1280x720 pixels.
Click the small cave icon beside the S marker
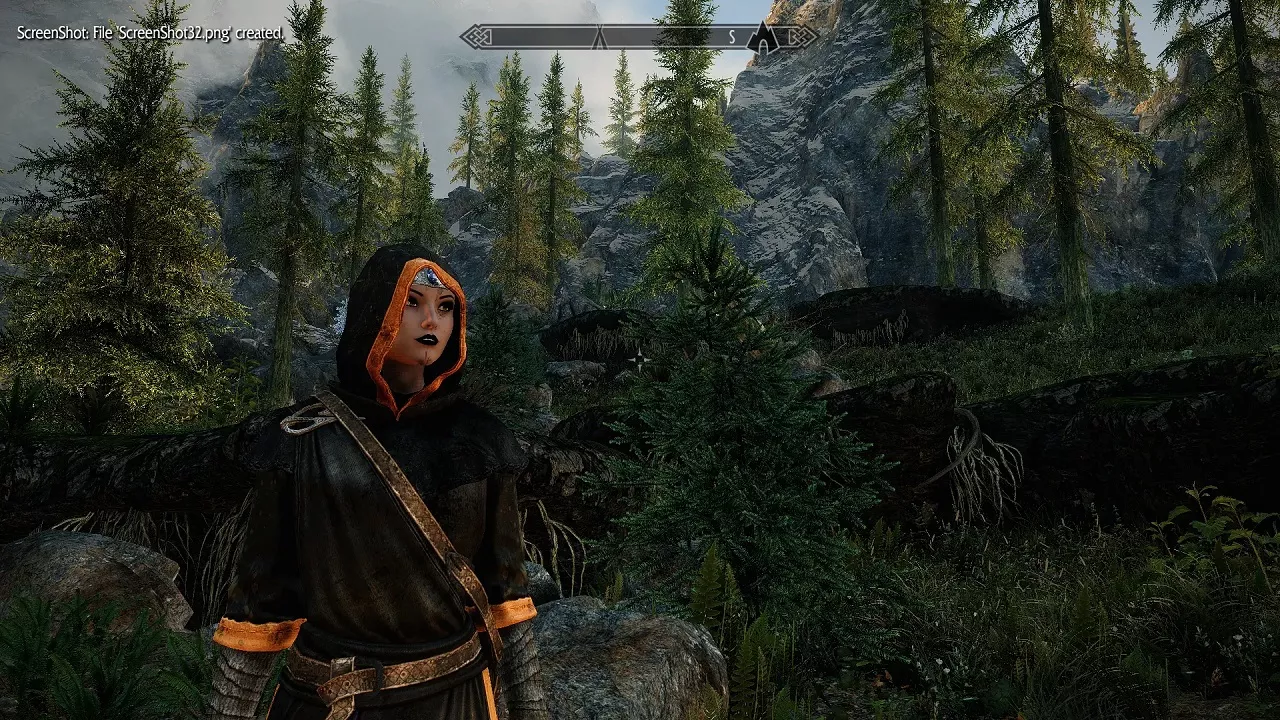(x=763, y=44)
